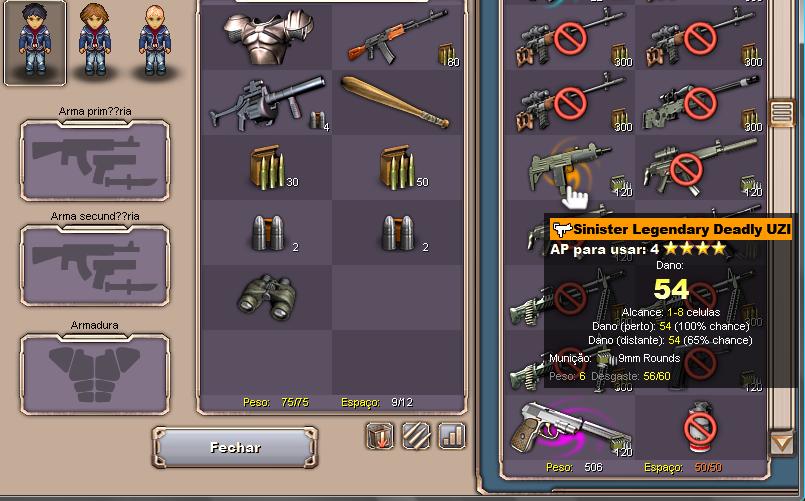Select the metal chest armor item

point(266,38)
